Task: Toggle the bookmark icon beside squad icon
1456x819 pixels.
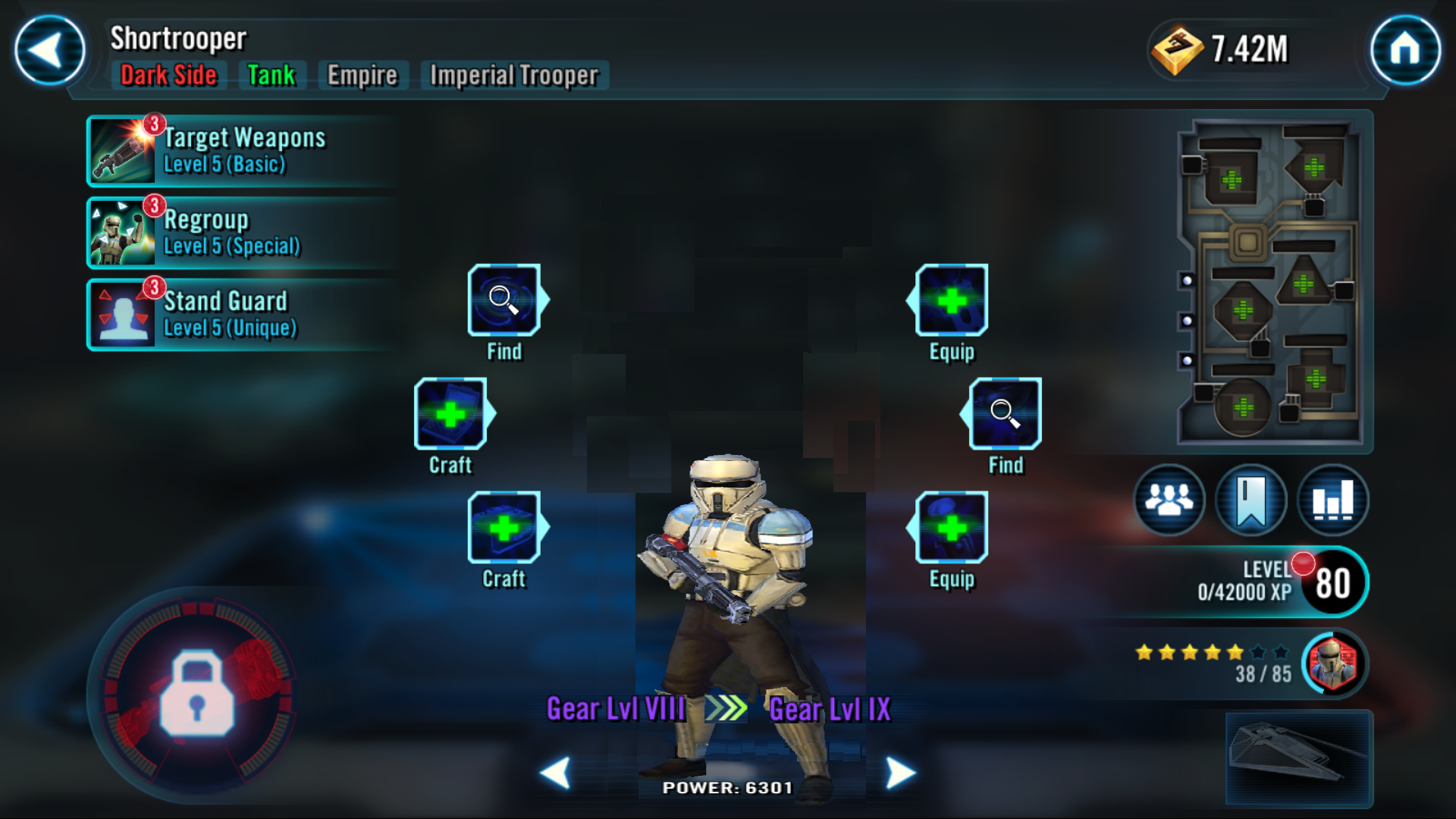Action: click(1251, 499)
